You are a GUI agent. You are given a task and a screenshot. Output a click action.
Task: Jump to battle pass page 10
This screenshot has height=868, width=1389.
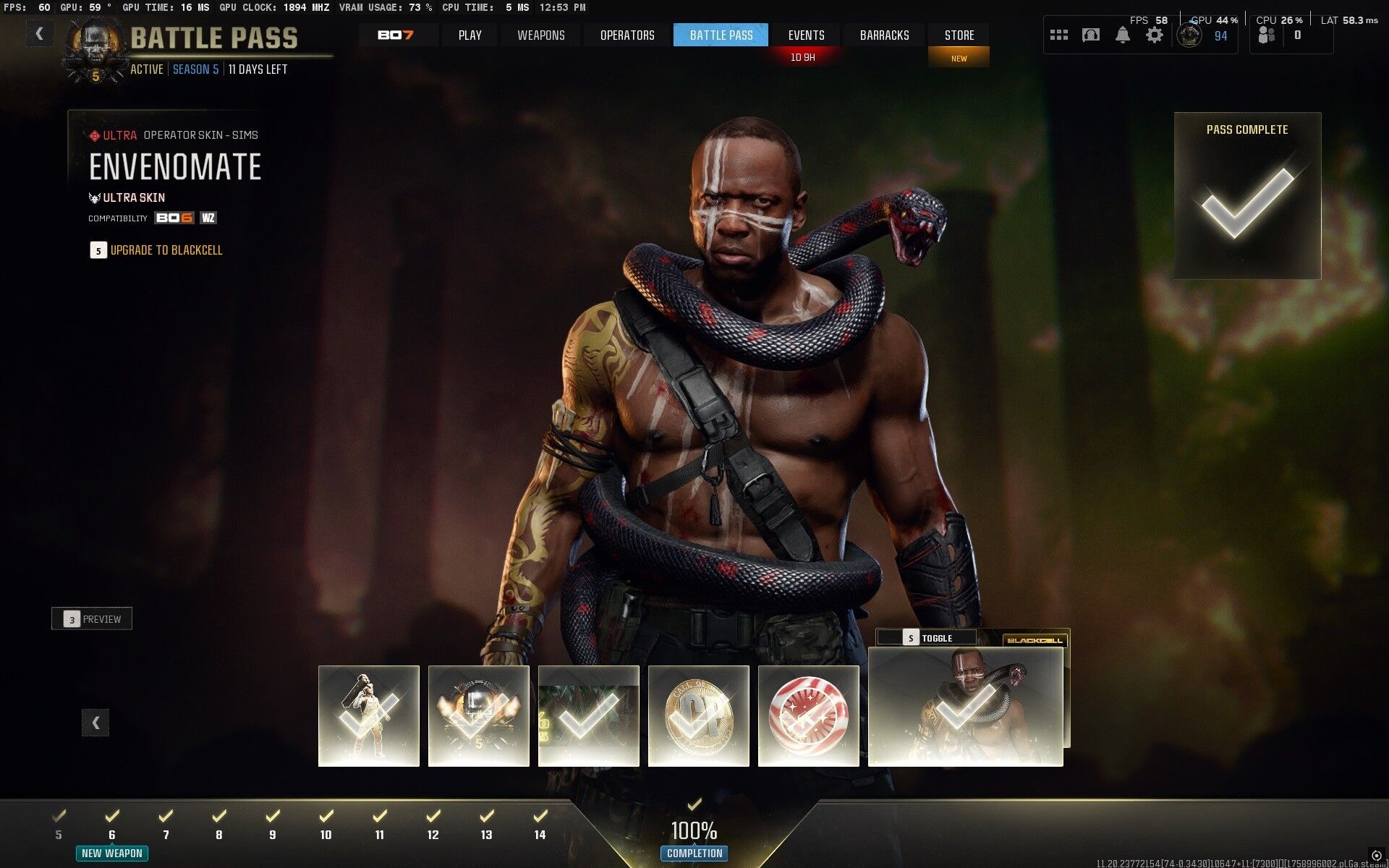[x=326, y=825]
